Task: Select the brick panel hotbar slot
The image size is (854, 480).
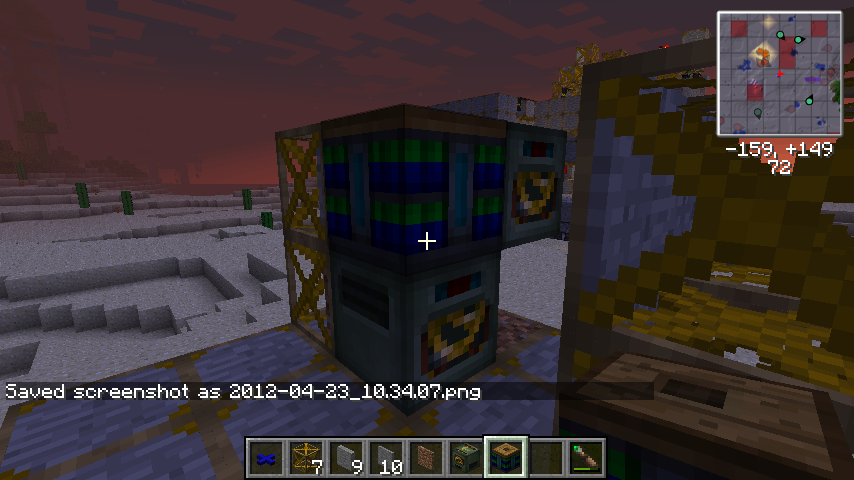Action: coord(426,457)
